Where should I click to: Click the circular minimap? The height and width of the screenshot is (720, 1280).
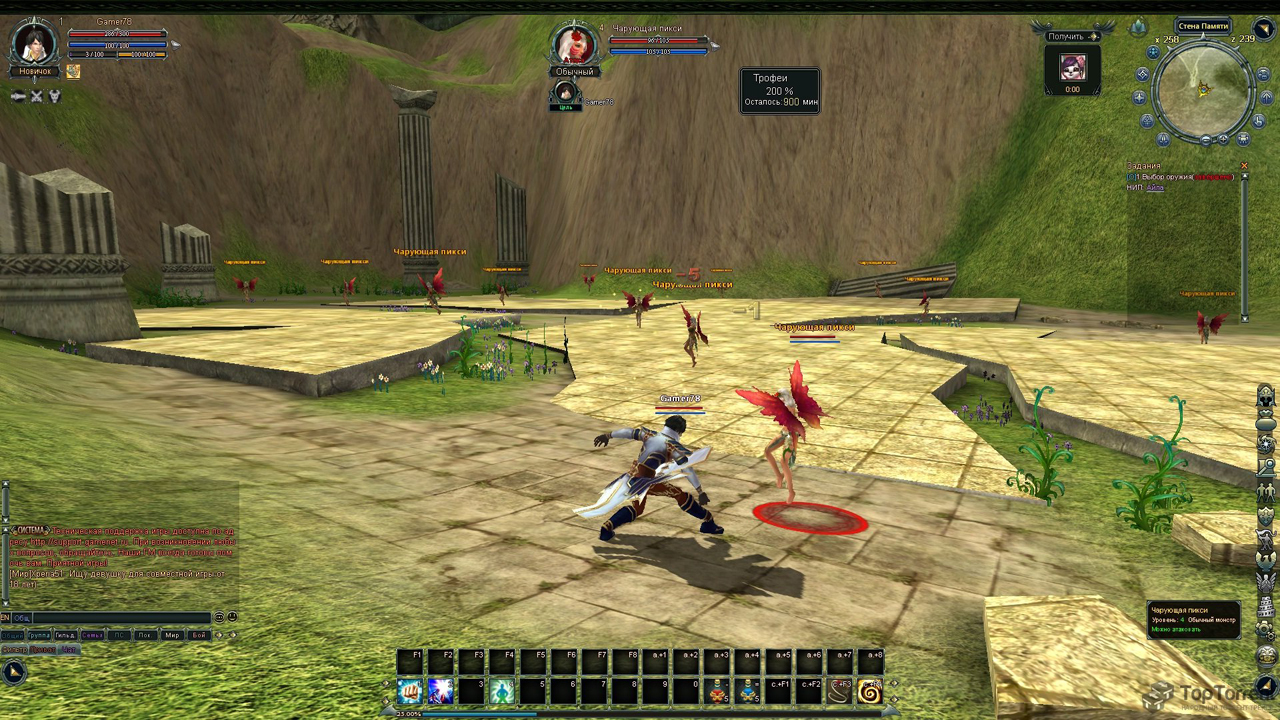coord(1203,90)
